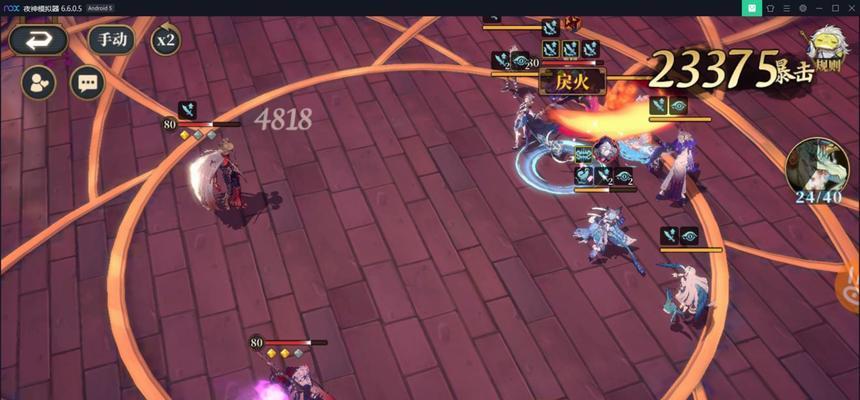Open the friends icon with heart
The image size is (860, 400).
point(38,82)
